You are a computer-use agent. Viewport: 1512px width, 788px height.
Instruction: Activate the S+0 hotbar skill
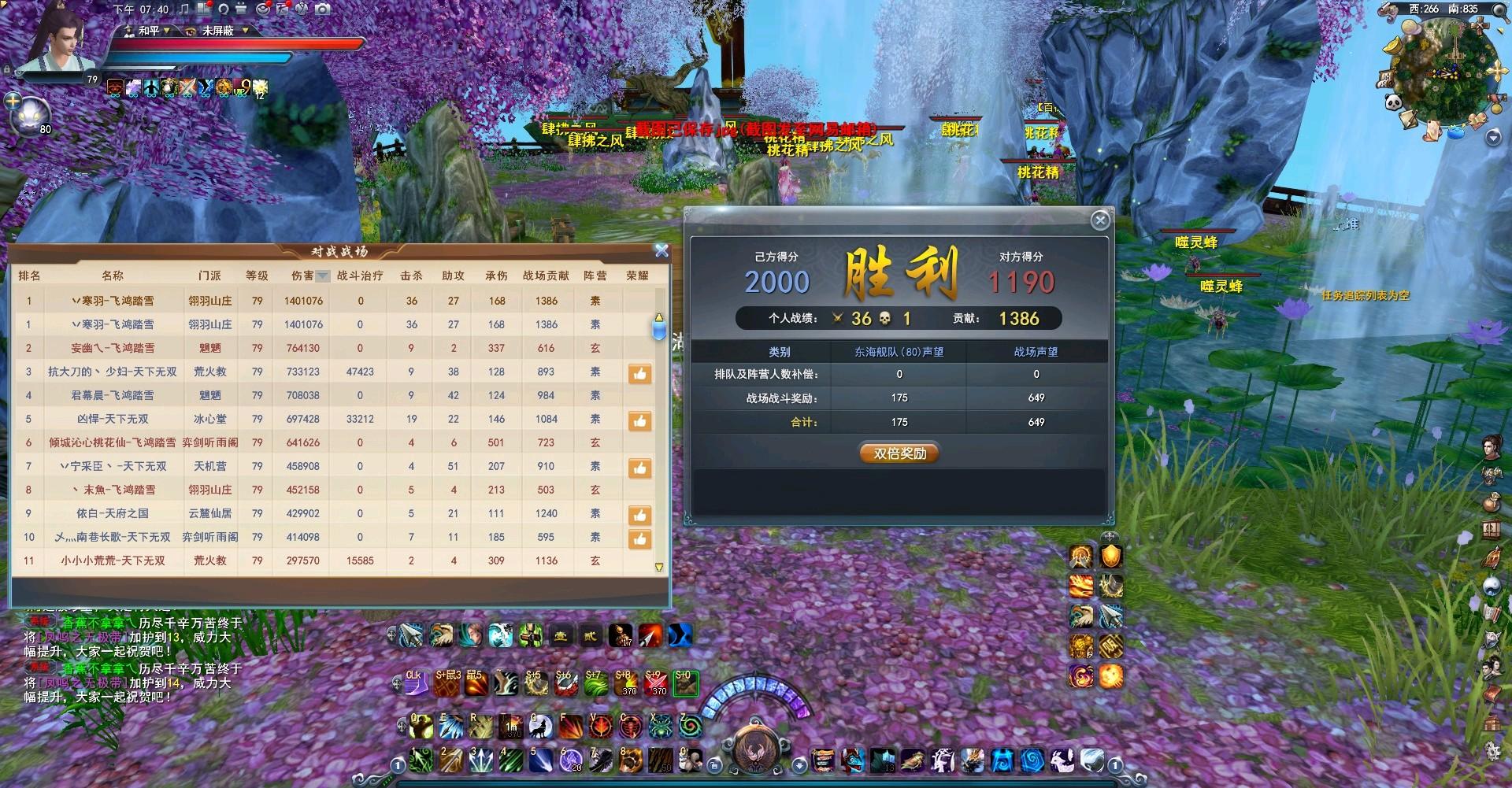coord(685,683)
